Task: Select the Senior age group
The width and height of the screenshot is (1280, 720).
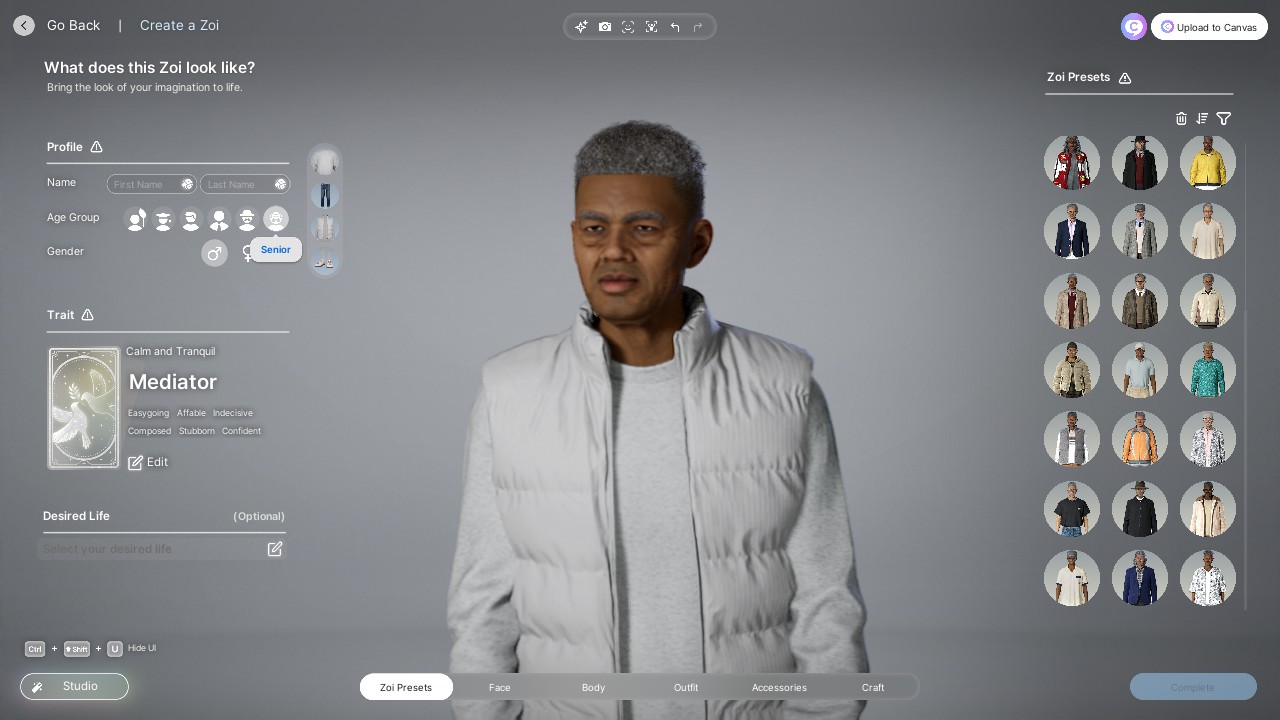Action: pos(276,219)
